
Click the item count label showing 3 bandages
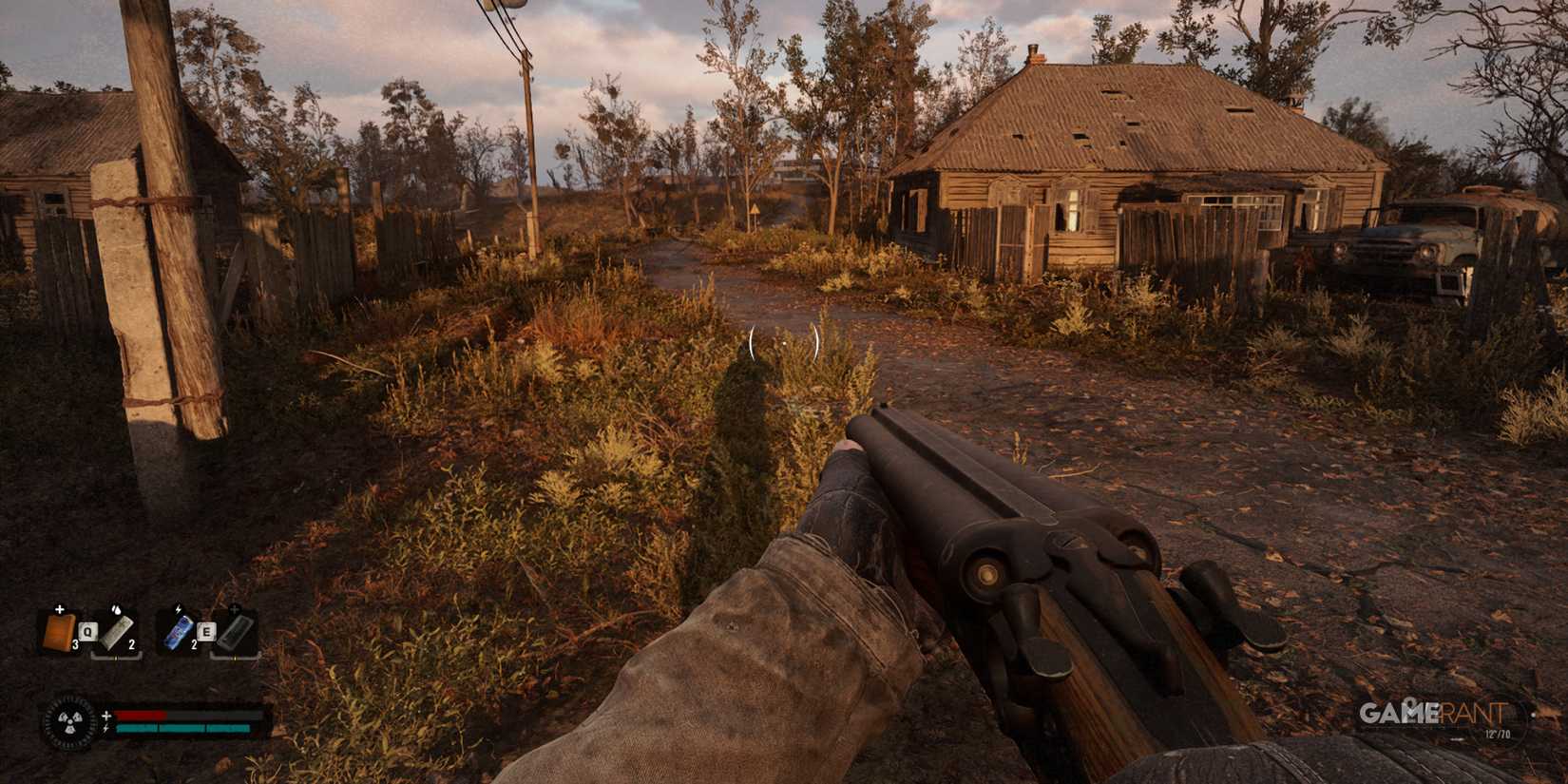[76, 644]
